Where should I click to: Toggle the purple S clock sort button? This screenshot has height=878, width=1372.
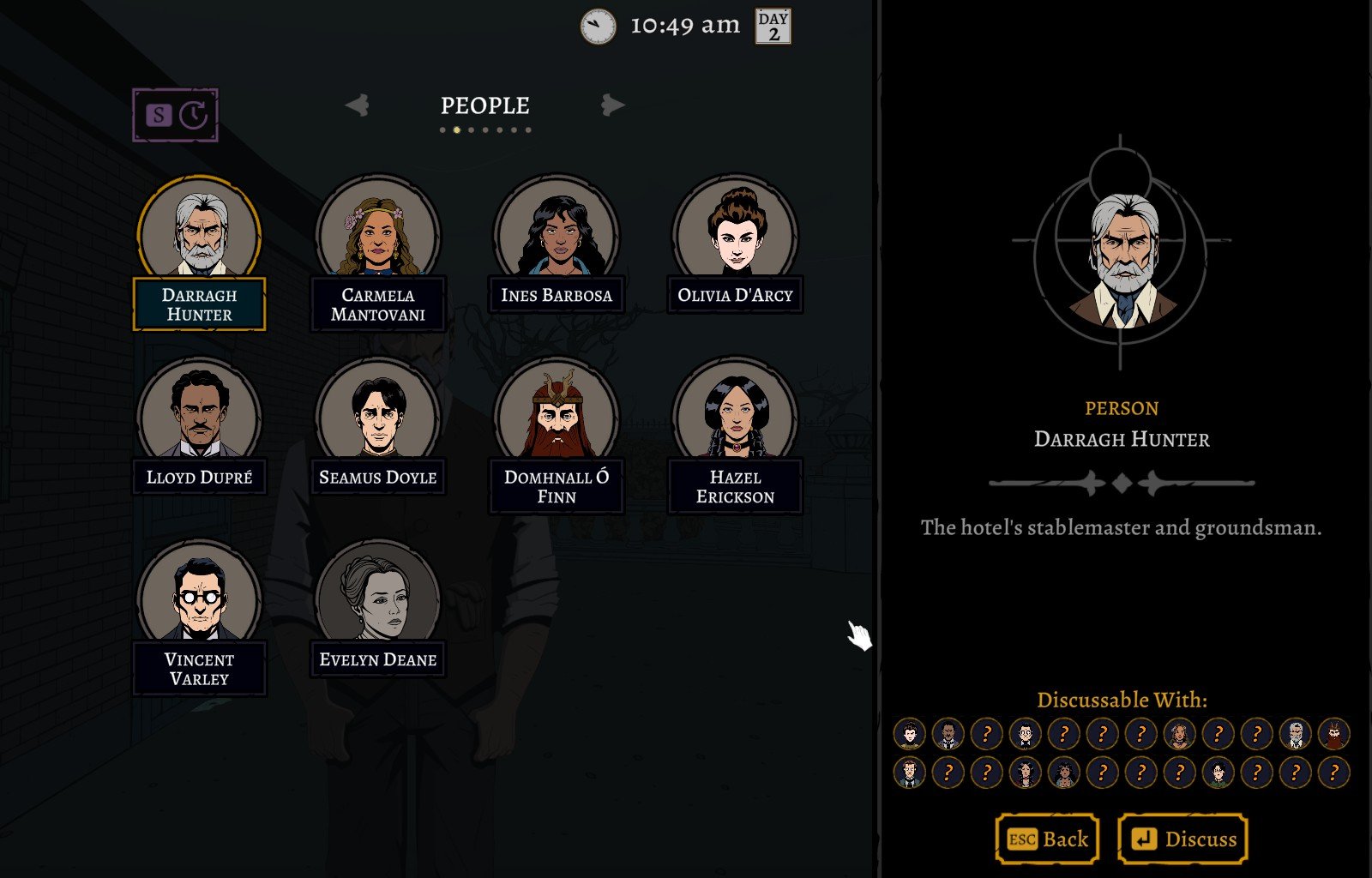point(176,115)
